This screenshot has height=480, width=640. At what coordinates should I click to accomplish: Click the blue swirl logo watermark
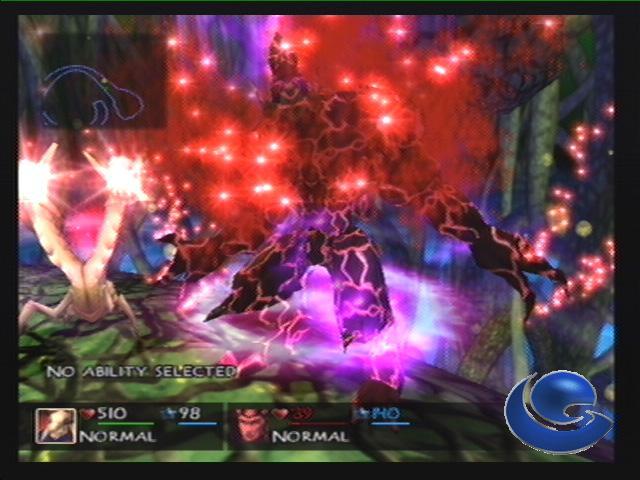(x=556, y=414)
